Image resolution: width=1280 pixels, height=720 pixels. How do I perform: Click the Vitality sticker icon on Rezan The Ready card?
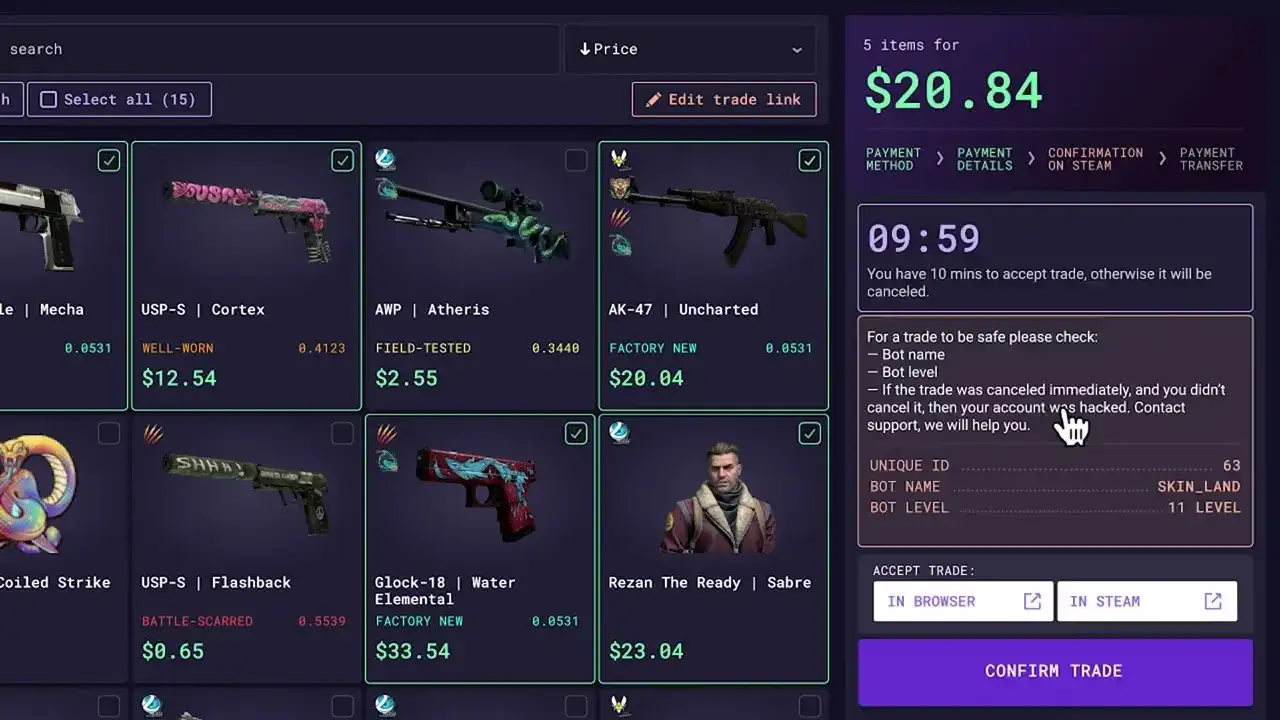(x=619, y=434)
